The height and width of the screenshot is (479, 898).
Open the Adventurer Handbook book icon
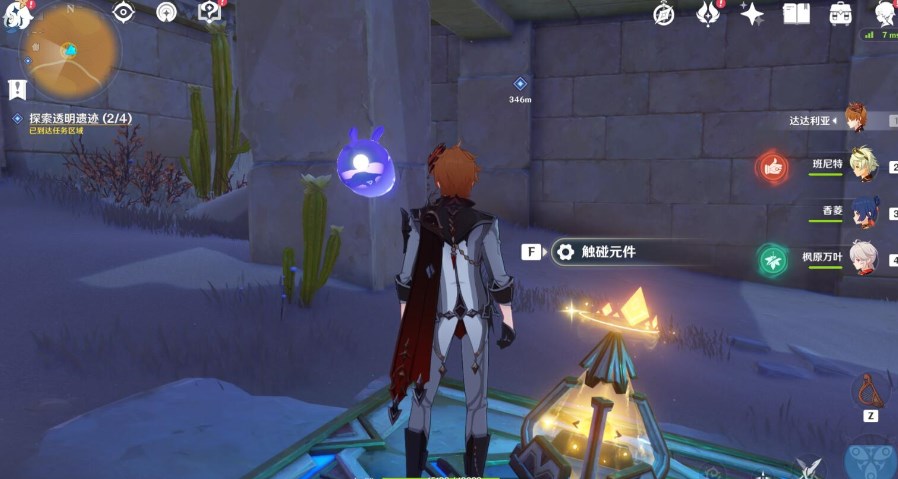click(796, 14)
